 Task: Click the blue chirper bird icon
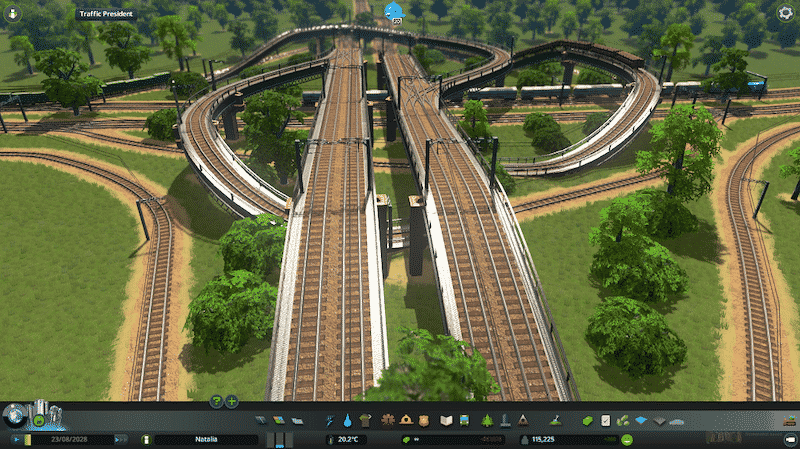(392, 12)
